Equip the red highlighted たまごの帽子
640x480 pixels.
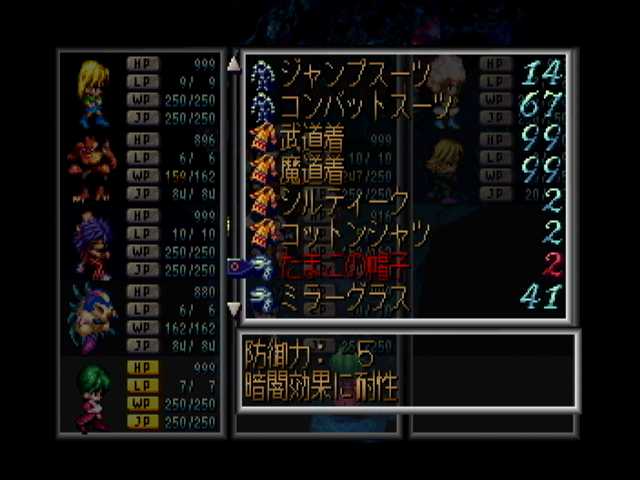340,265
